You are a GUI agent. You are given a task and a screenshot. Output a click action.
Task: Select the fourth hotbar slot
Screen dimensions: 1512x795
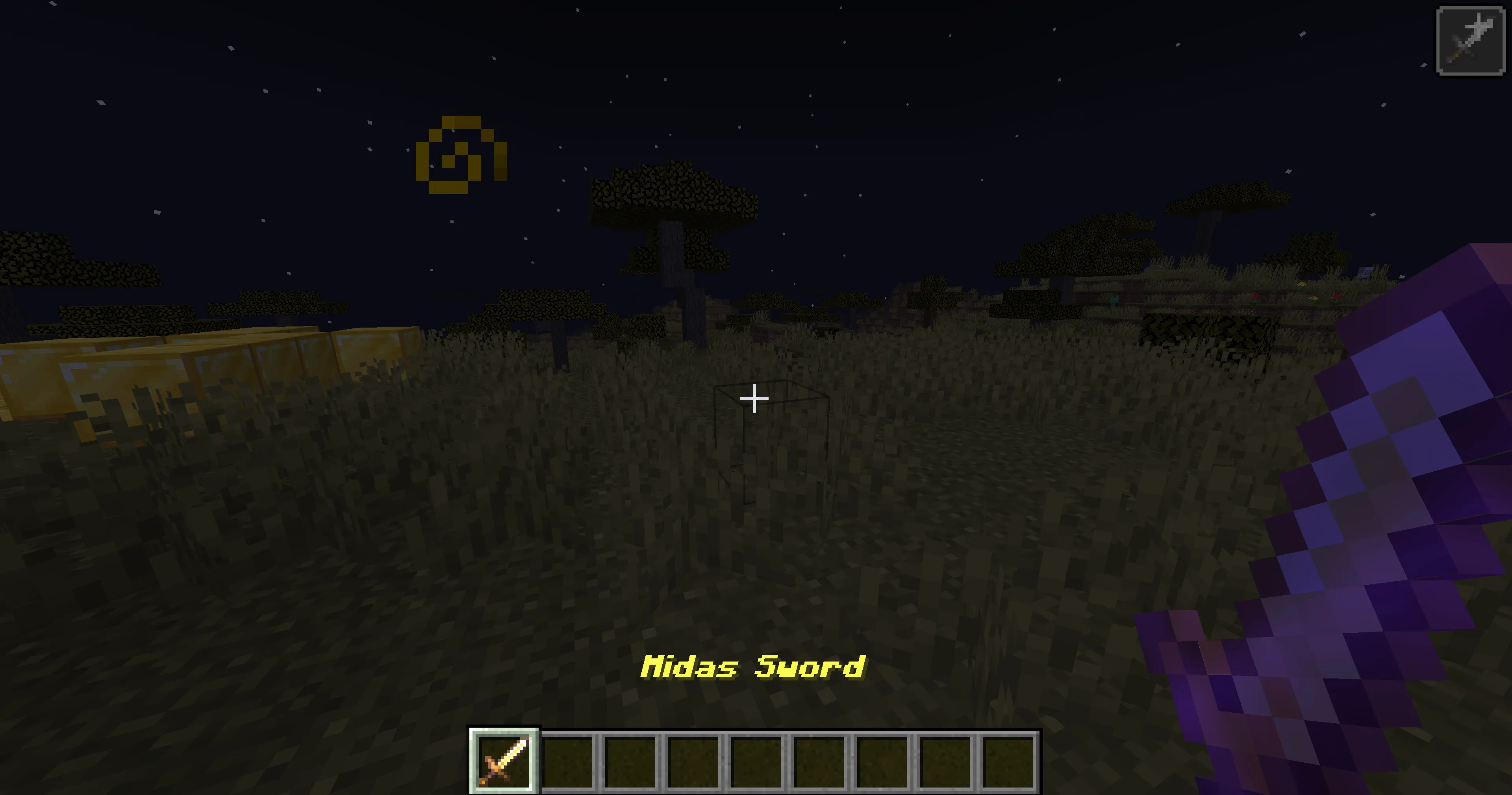pyautogui.click(x=694, y=761)
